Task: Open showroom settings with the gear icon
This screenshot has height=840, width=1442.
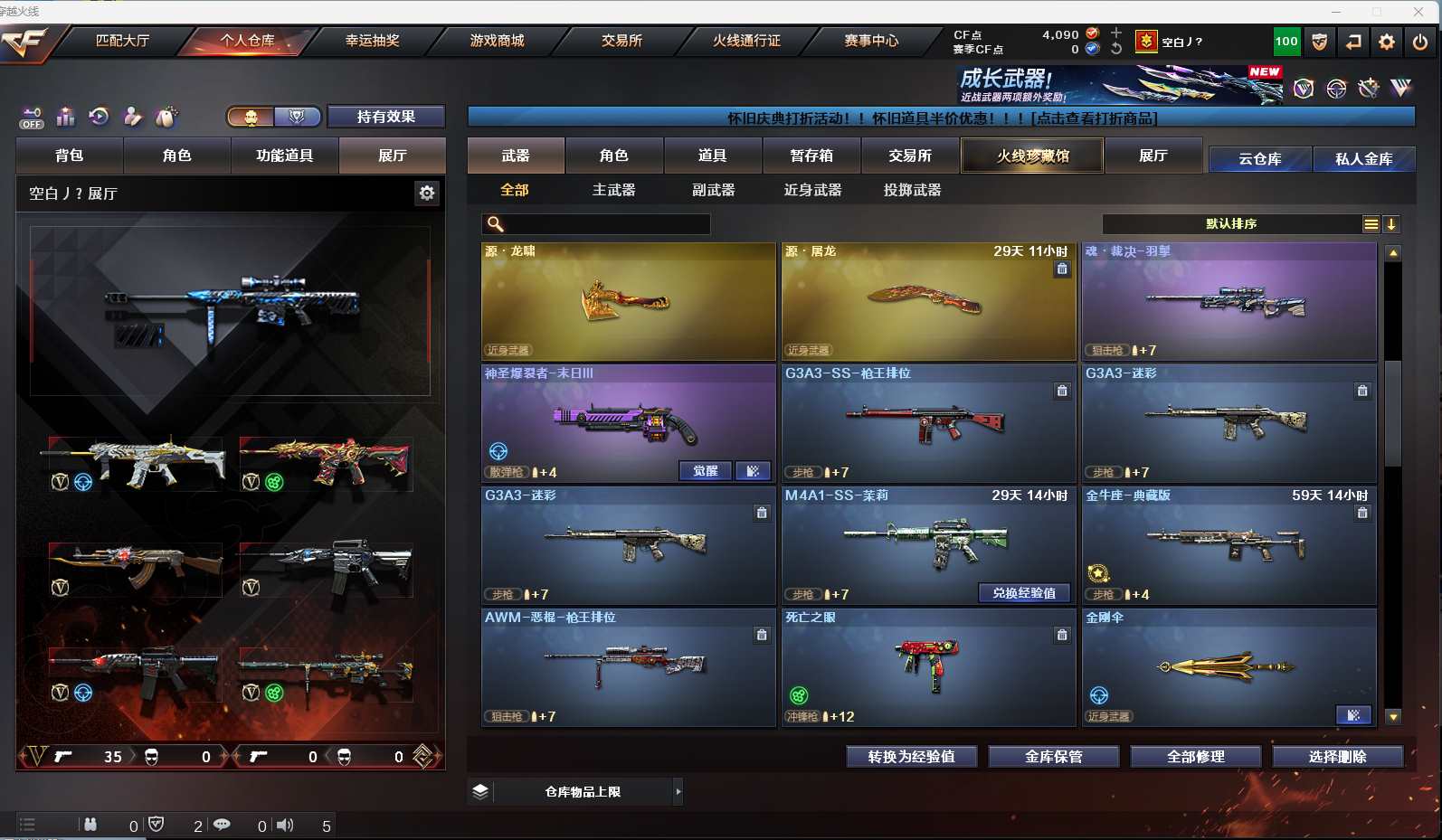Action: tap(427, 193)
